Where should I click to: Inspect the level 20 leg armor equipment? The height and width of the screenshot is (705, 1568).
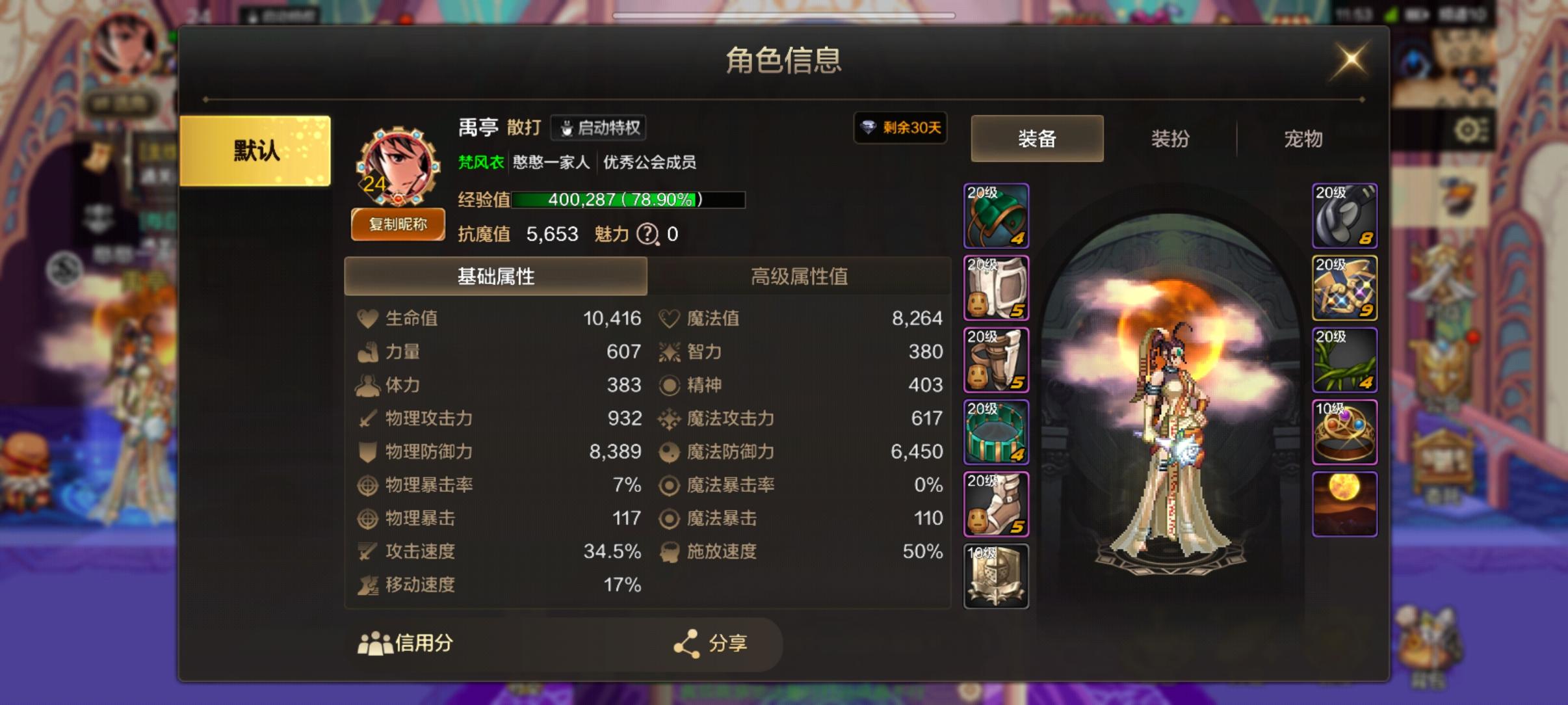997,359
